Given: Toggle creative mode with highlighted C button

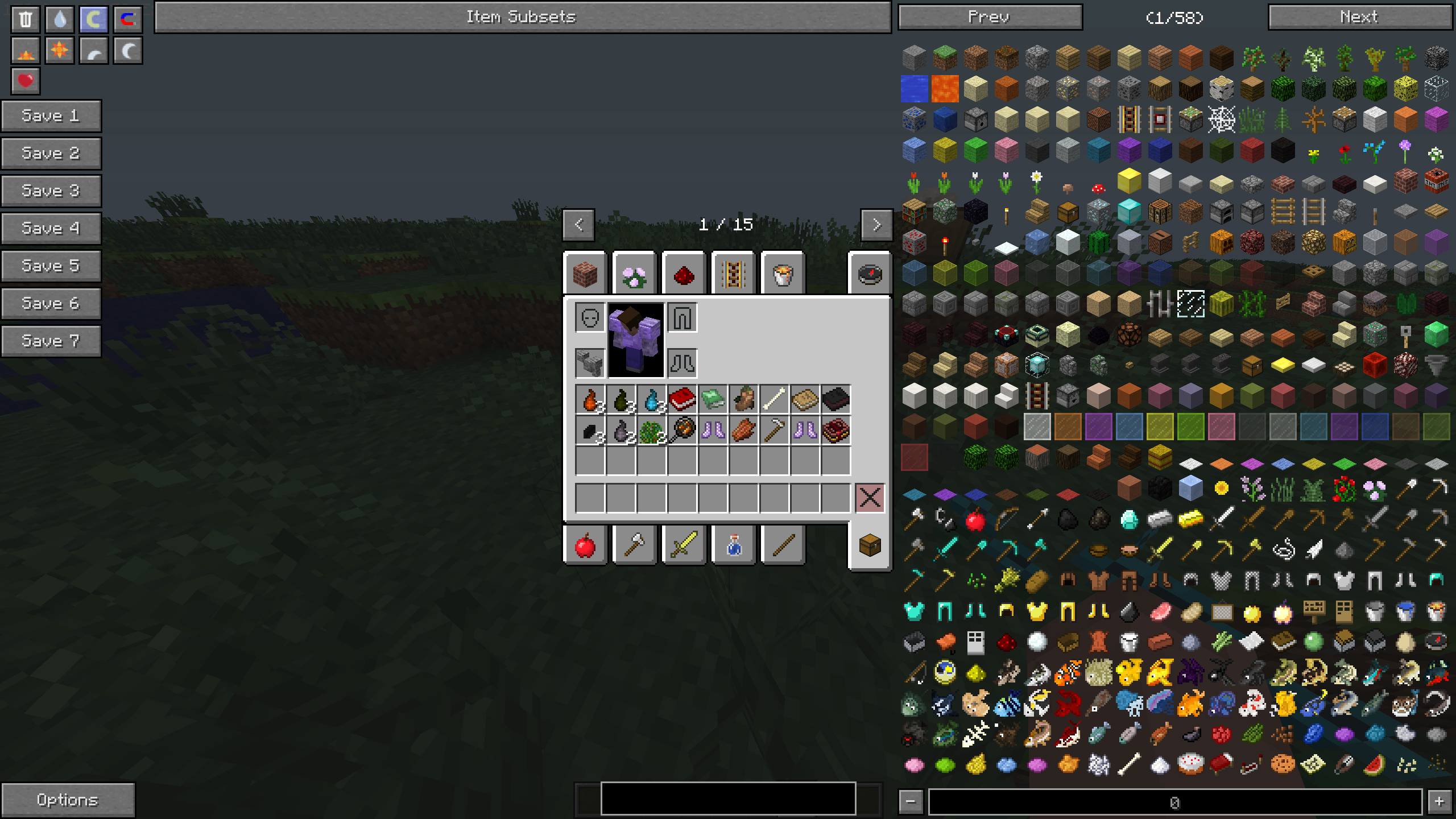Looking at the screenshot, I should tap(93, 19).
